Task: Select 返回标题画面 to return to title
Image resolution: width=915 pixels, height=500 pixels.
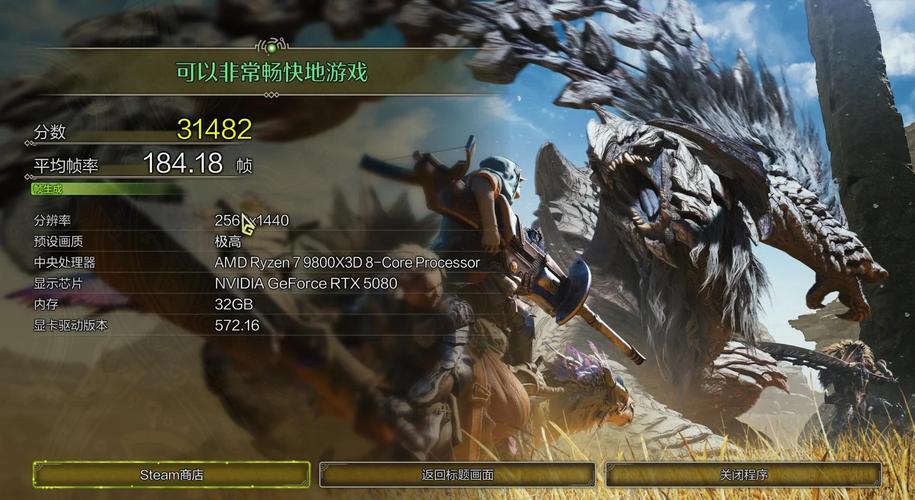Action: click(457, 475)
